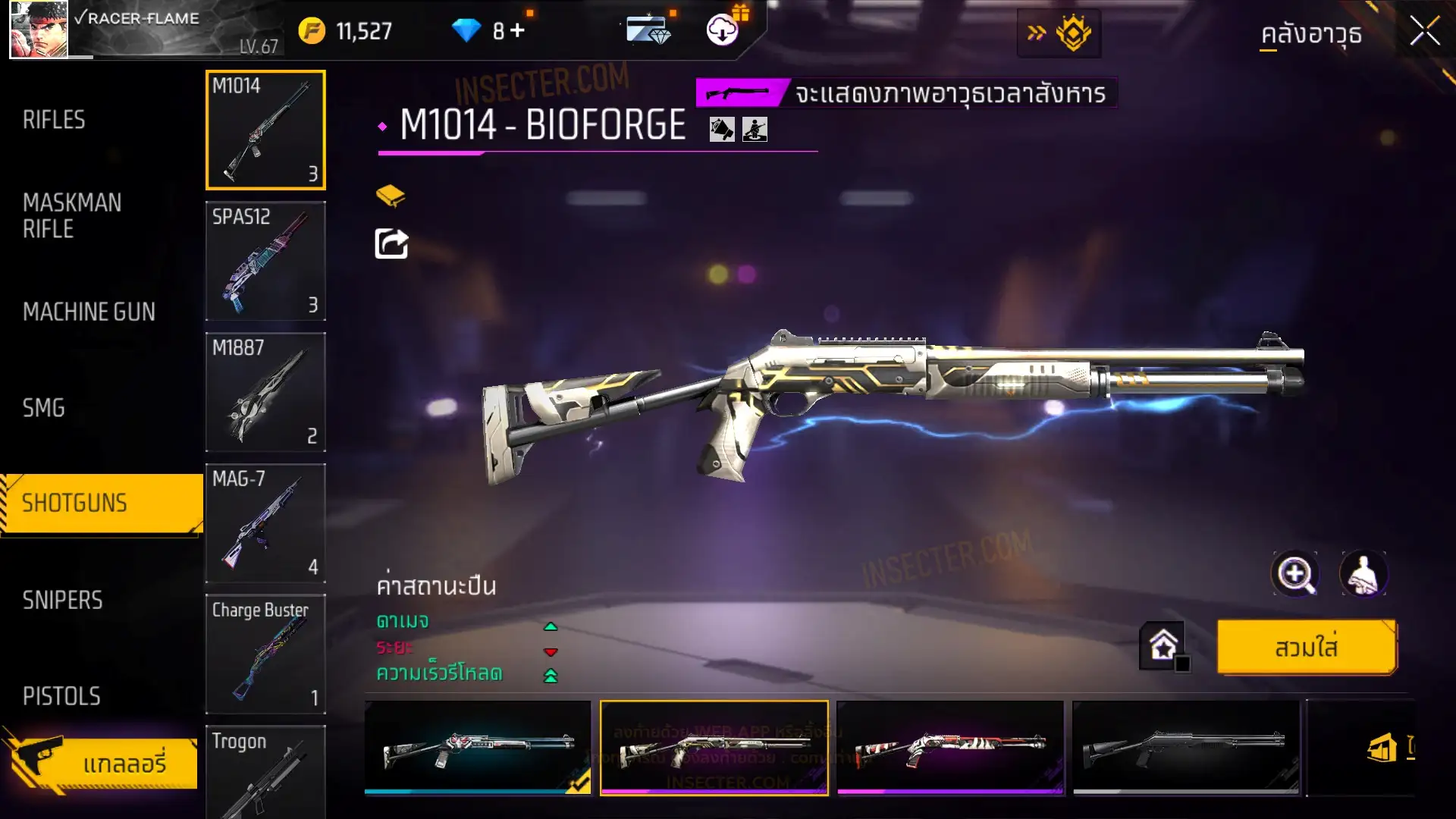1456x819 pixels.
Task: Choose the Snipers category
Action: pos(62,600)
